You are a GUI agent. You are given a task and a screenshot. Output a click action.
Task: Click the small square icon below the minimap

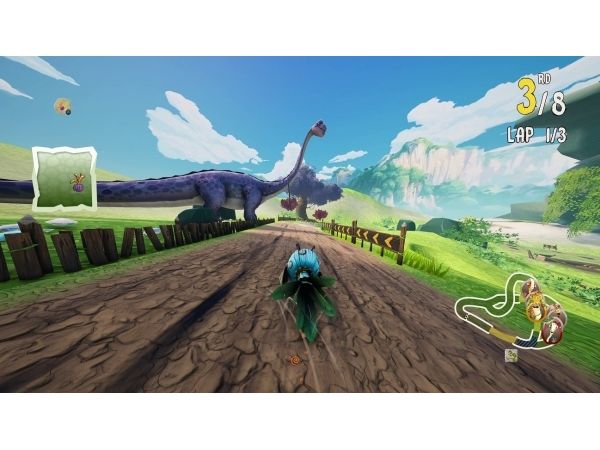pyautogui.click(x=511, y=354)
